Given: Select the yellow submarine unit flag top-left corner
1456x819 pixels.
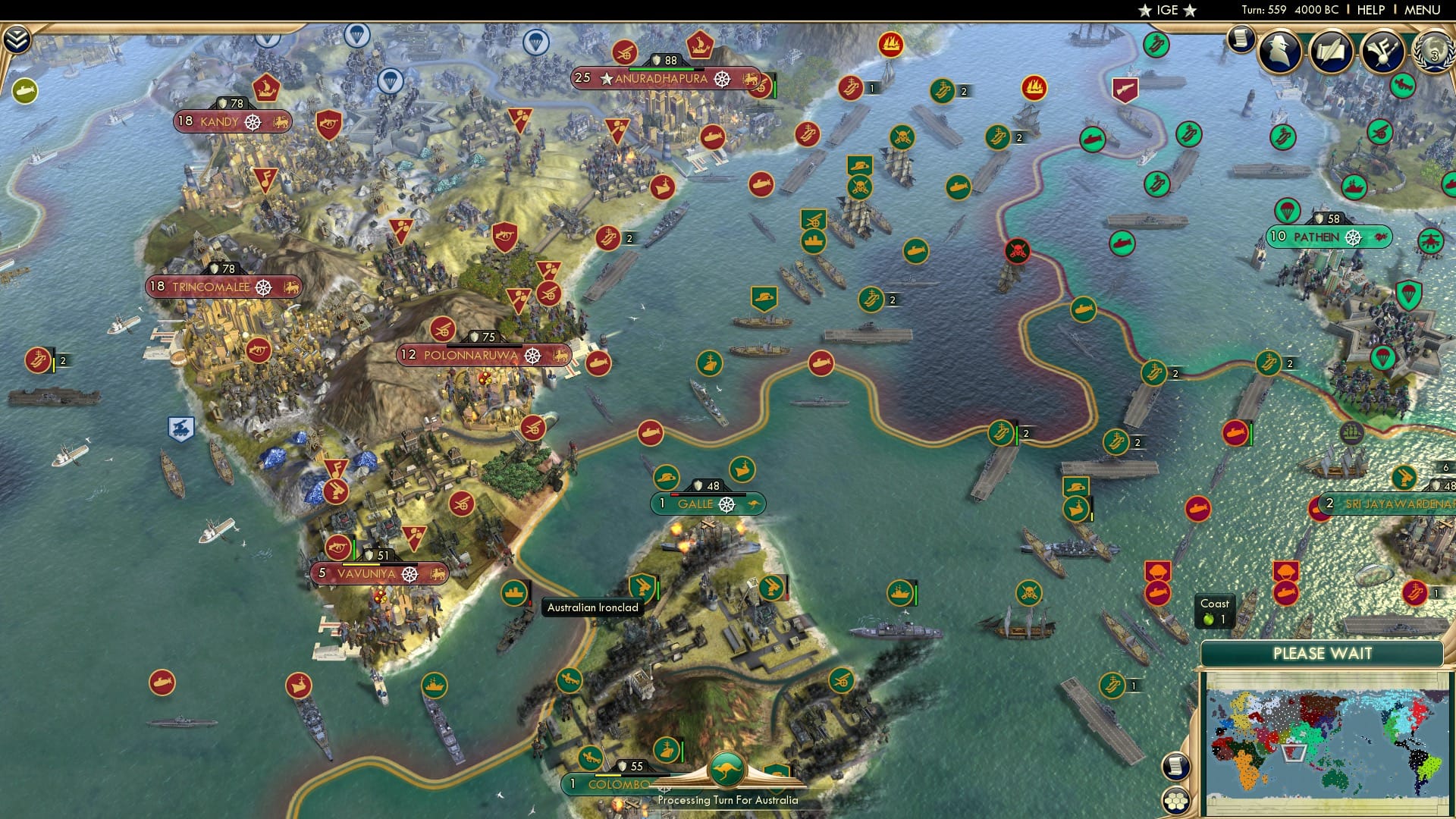Looking at the screenshot, I should coord(25,89).
